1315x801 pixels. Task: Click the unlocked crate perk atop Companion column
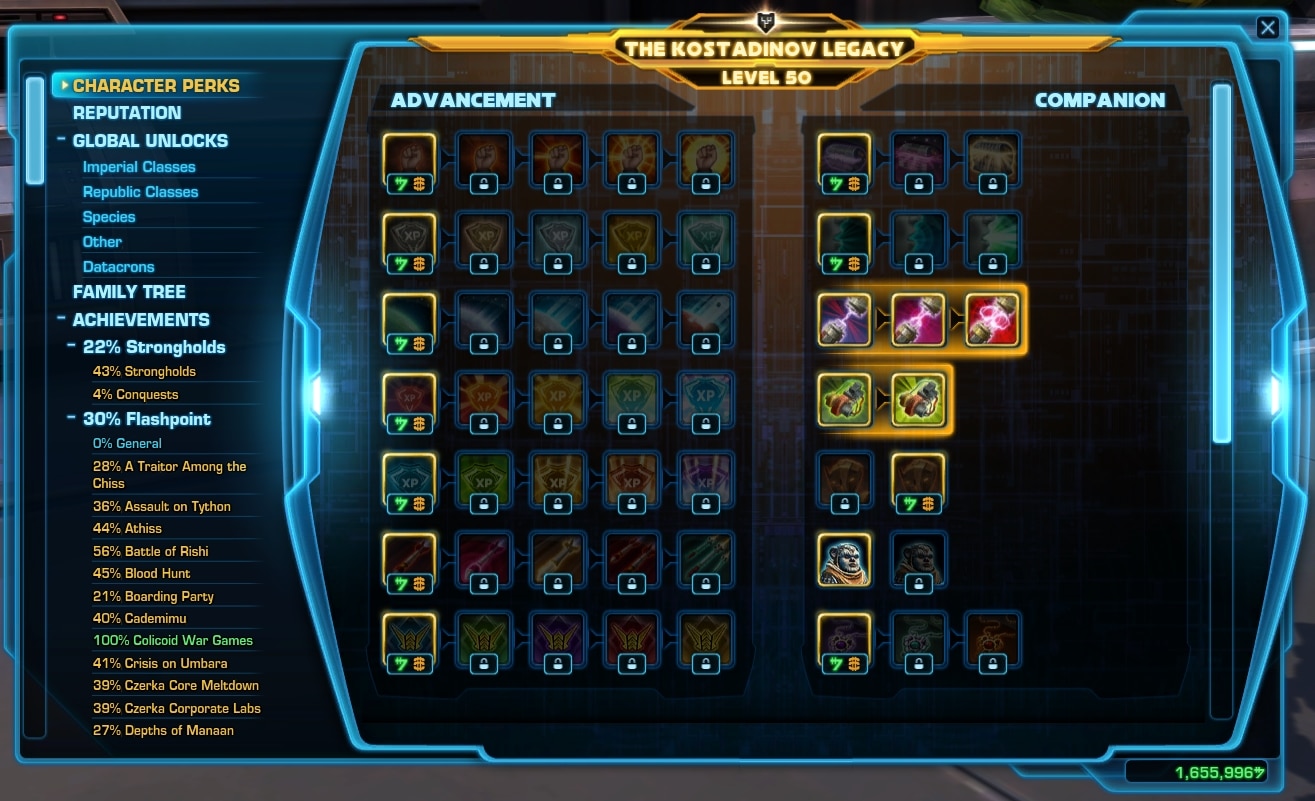[845, 160]
